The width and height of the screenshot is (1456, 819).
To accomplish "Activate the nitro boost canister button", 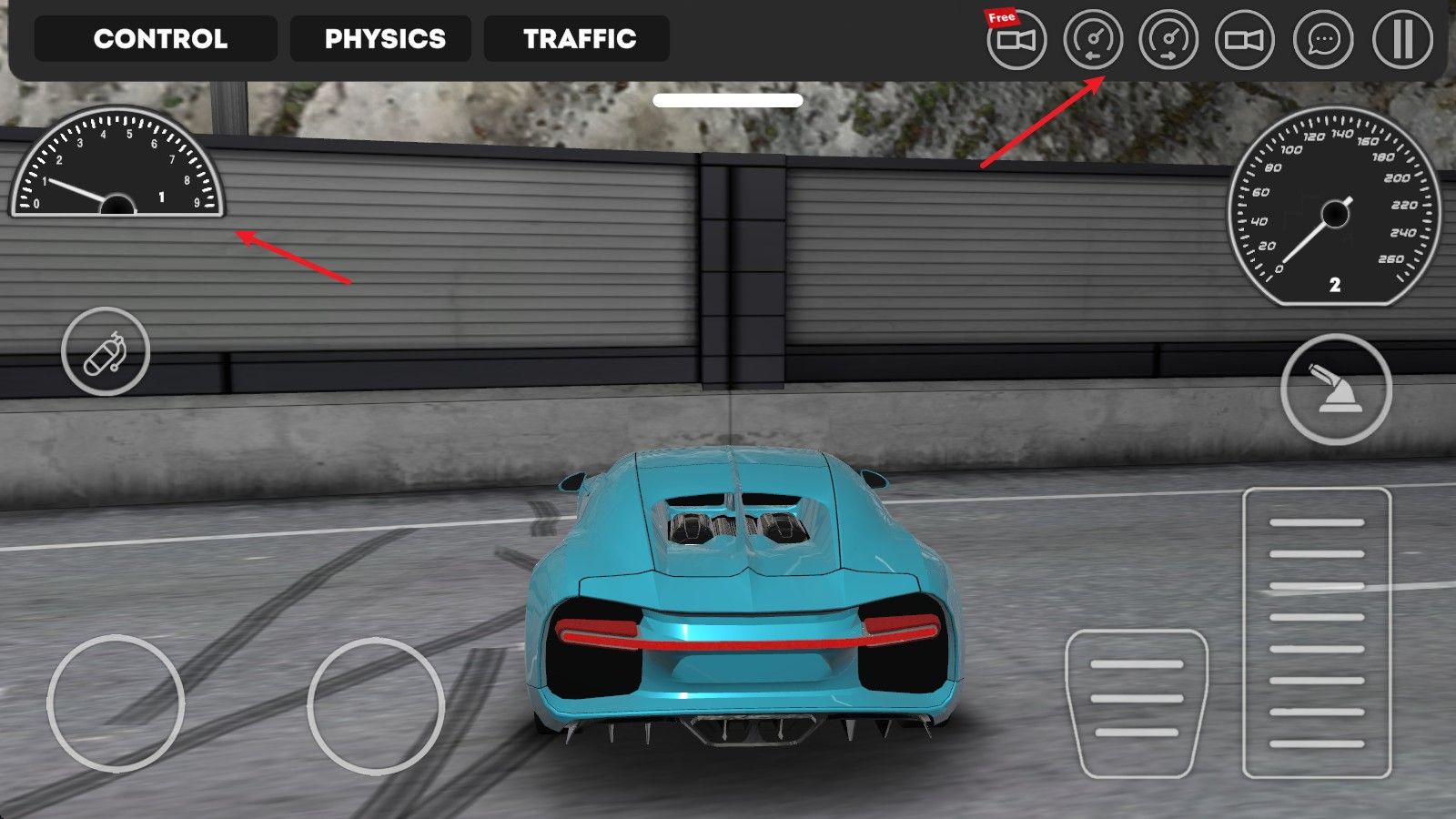I will [x=106, y=351].
